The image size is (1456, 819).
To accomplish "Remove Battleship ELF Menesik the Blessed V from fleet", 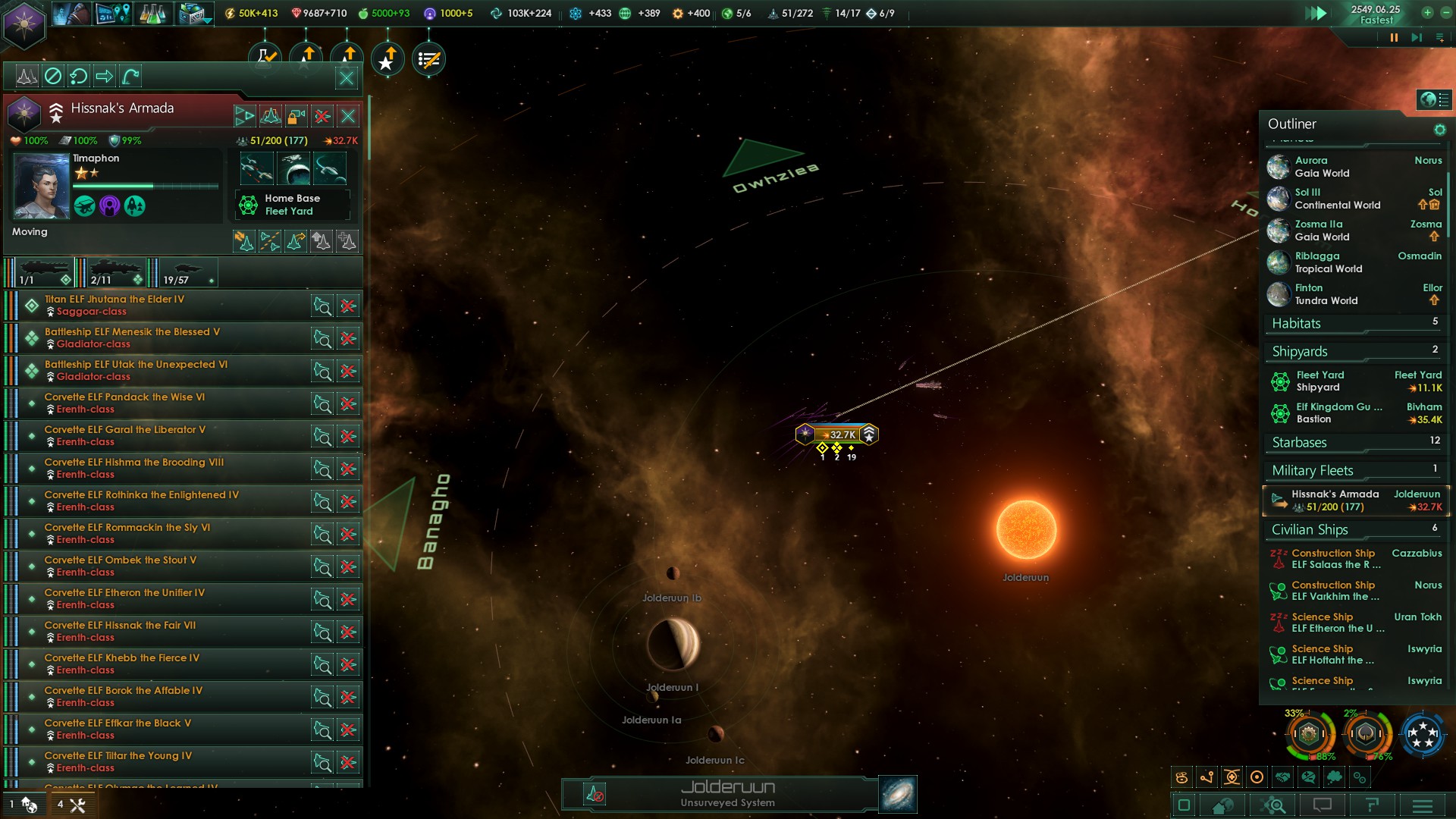I will tap(348, 338).
